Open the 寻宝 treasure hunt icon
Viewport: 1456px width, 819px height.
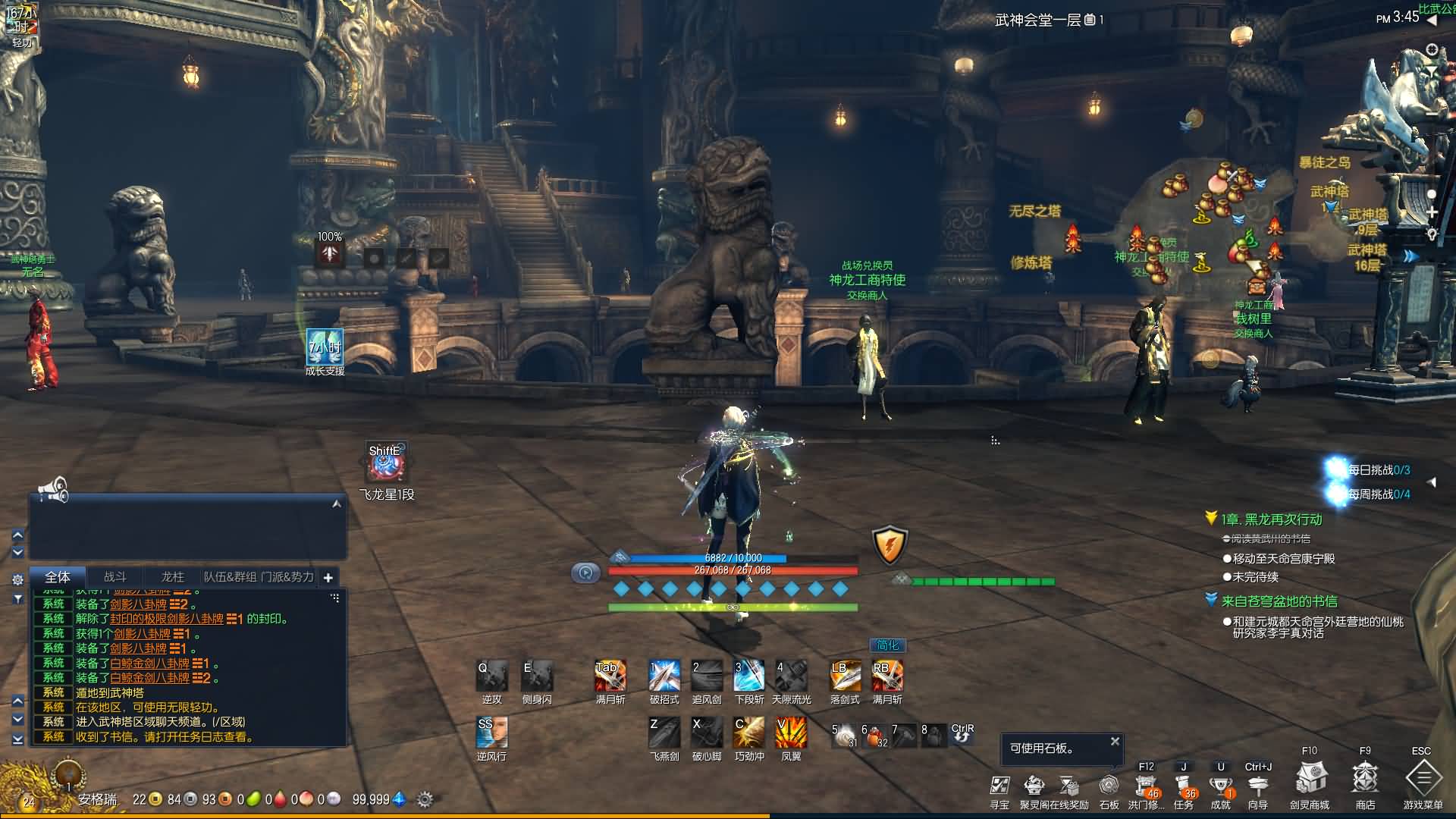[999, 785]
